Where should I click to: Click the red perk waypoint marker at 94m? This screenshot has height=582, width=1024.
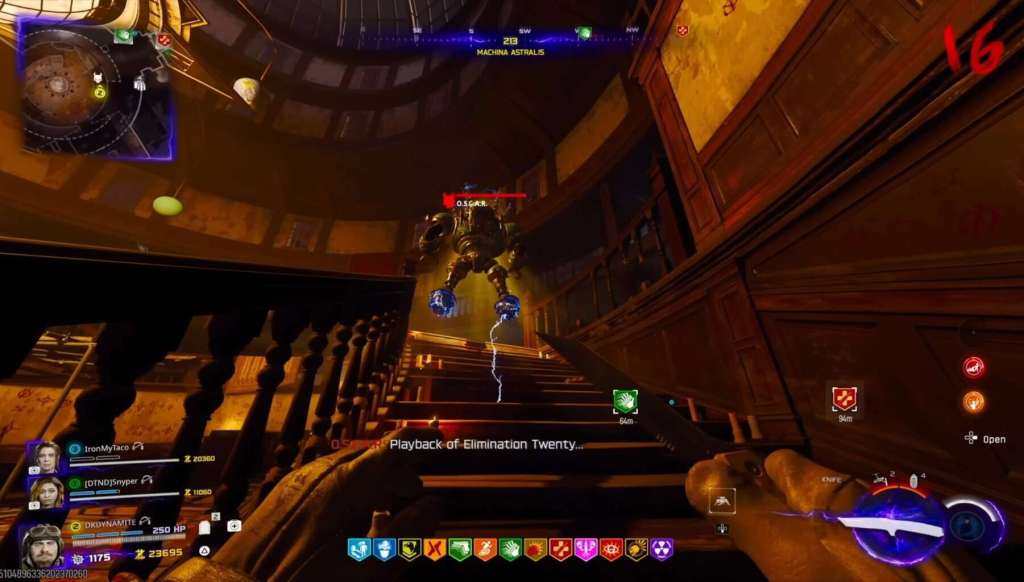point(844,398)
